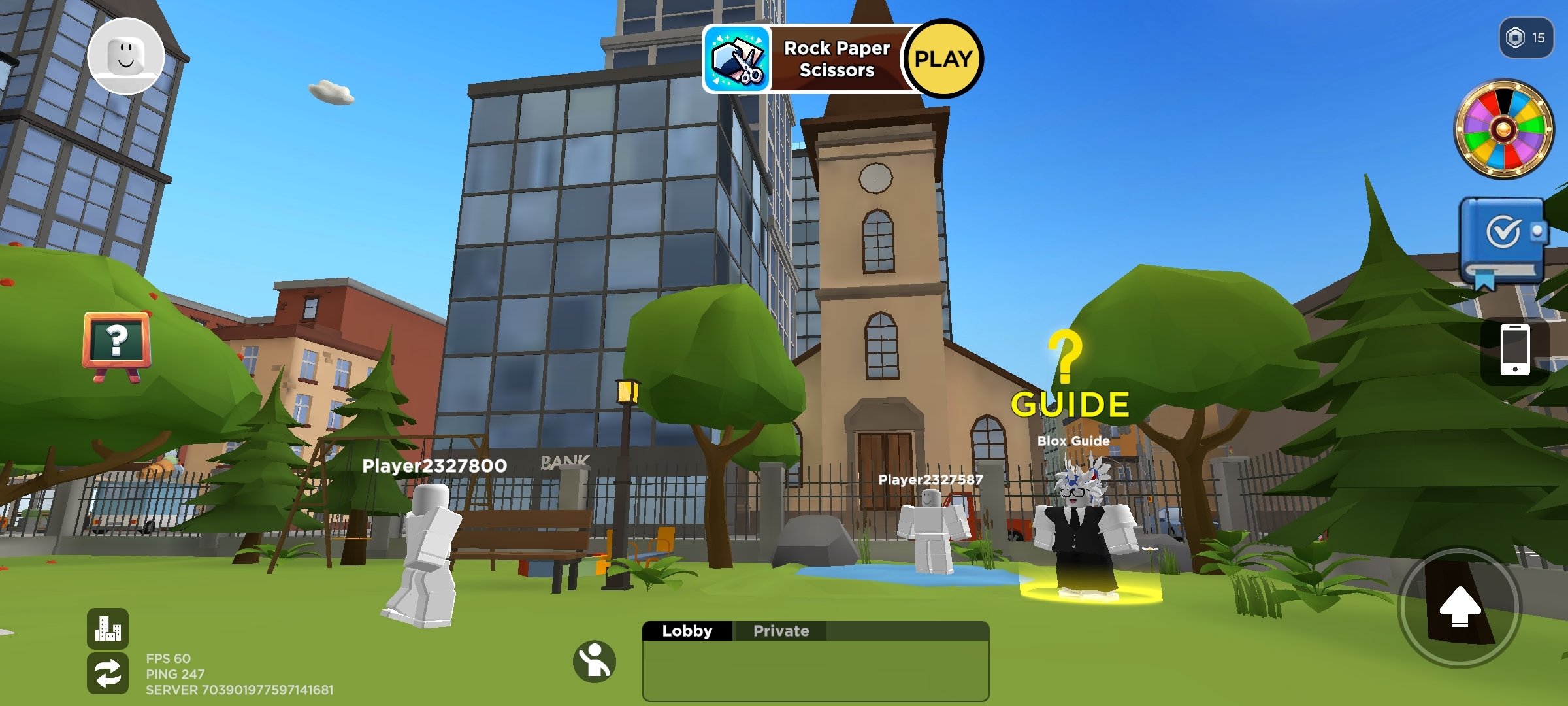Viewport: 1568px width, 706px height.
Task: Open the blue quest book
Action: click(1503, 241)
